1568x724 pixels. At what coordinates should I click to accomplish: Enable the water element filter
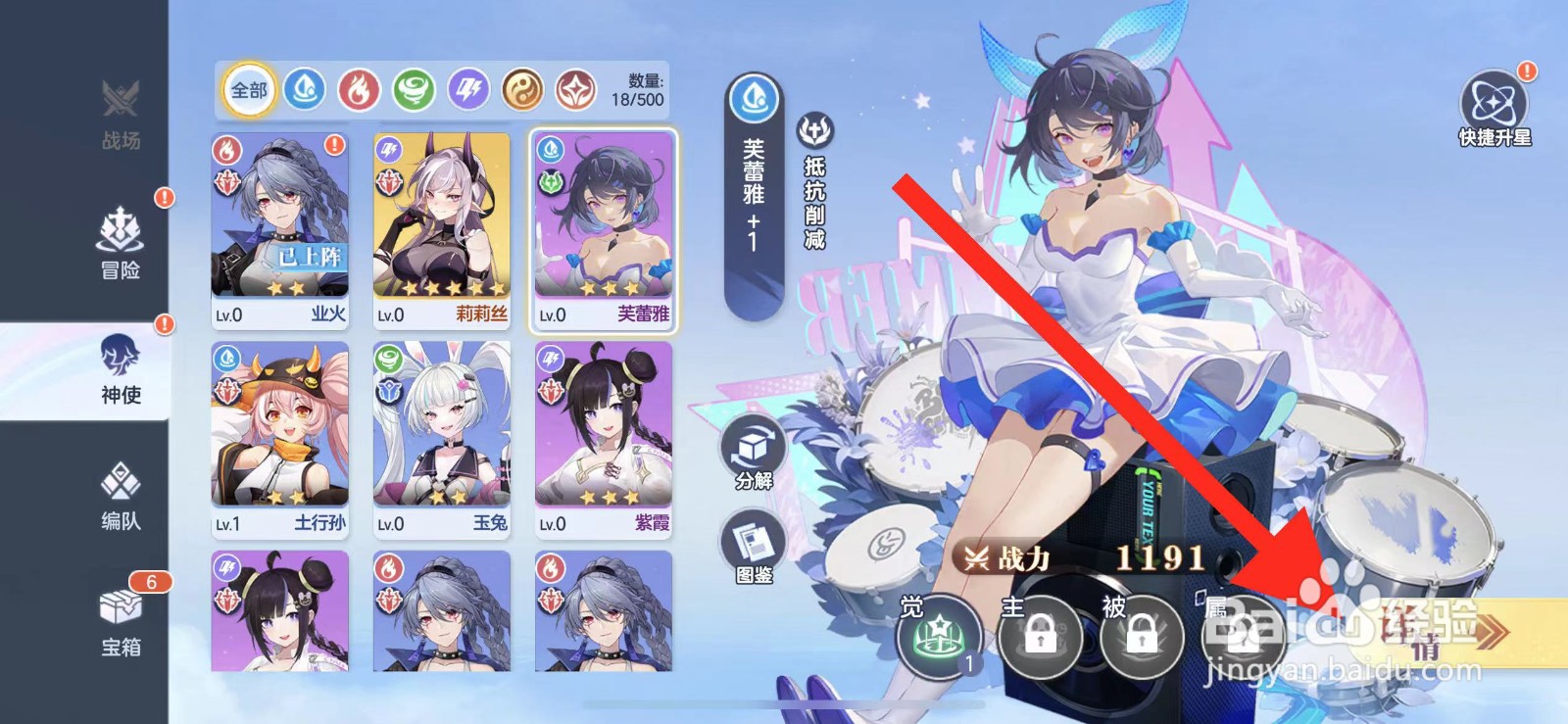(304, 90)
